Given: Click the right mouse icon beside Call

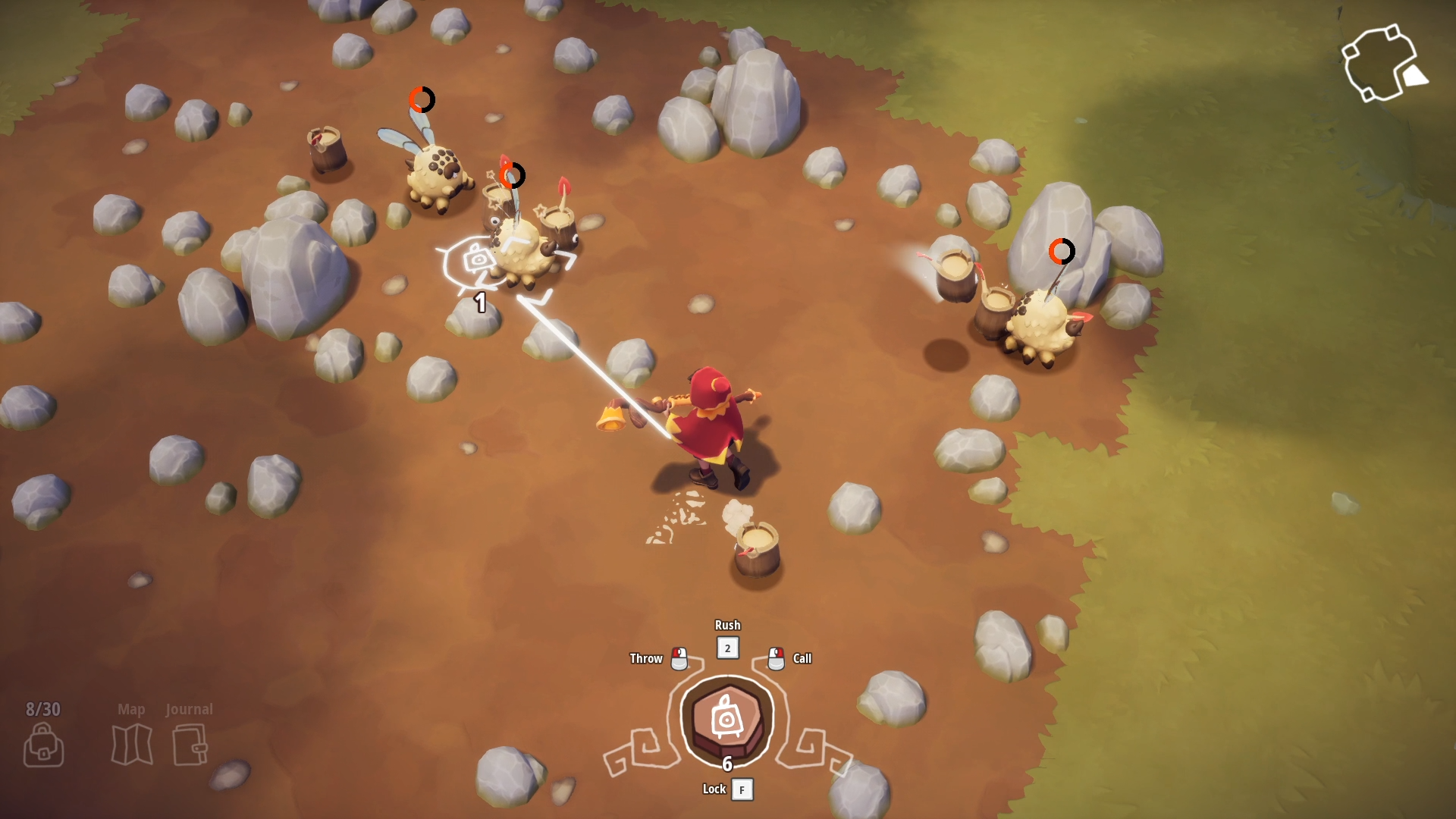Looking at the screenshot, I should [x=776, y=658].
